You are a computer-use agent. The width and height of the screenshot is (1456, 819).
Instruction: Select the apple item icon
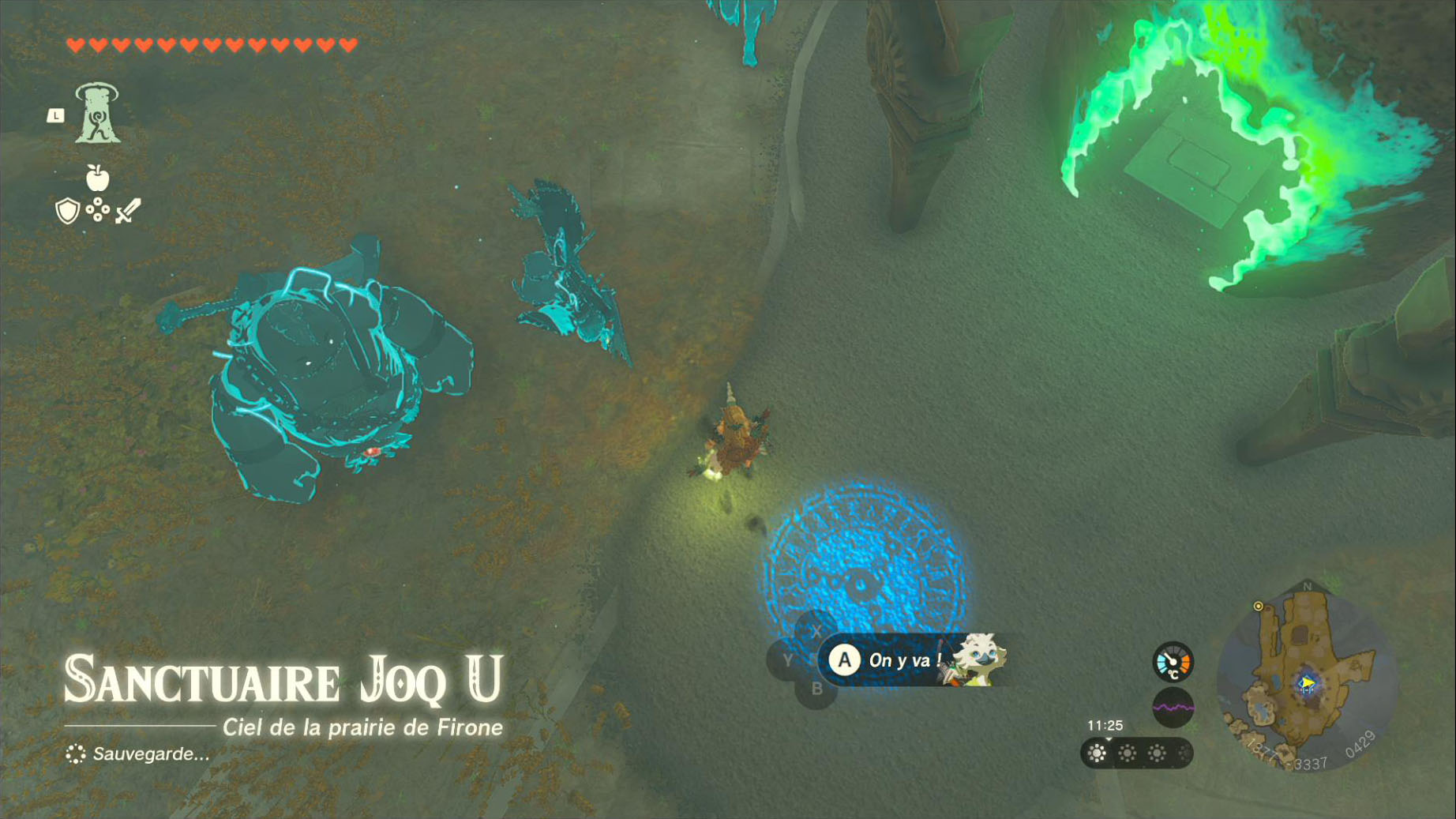97,178
